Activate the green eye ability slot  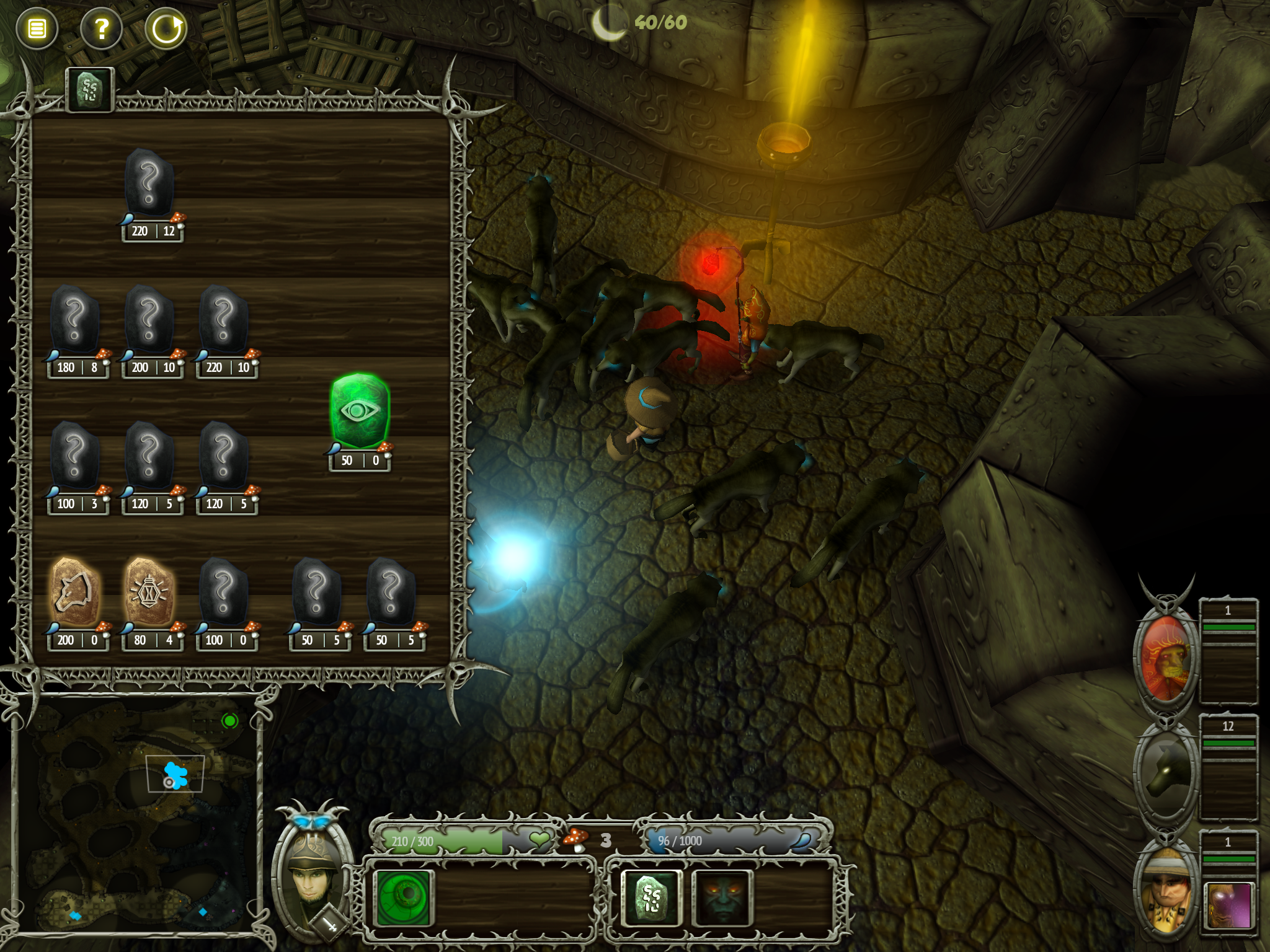pyautogui.click(x=404, y=897)
